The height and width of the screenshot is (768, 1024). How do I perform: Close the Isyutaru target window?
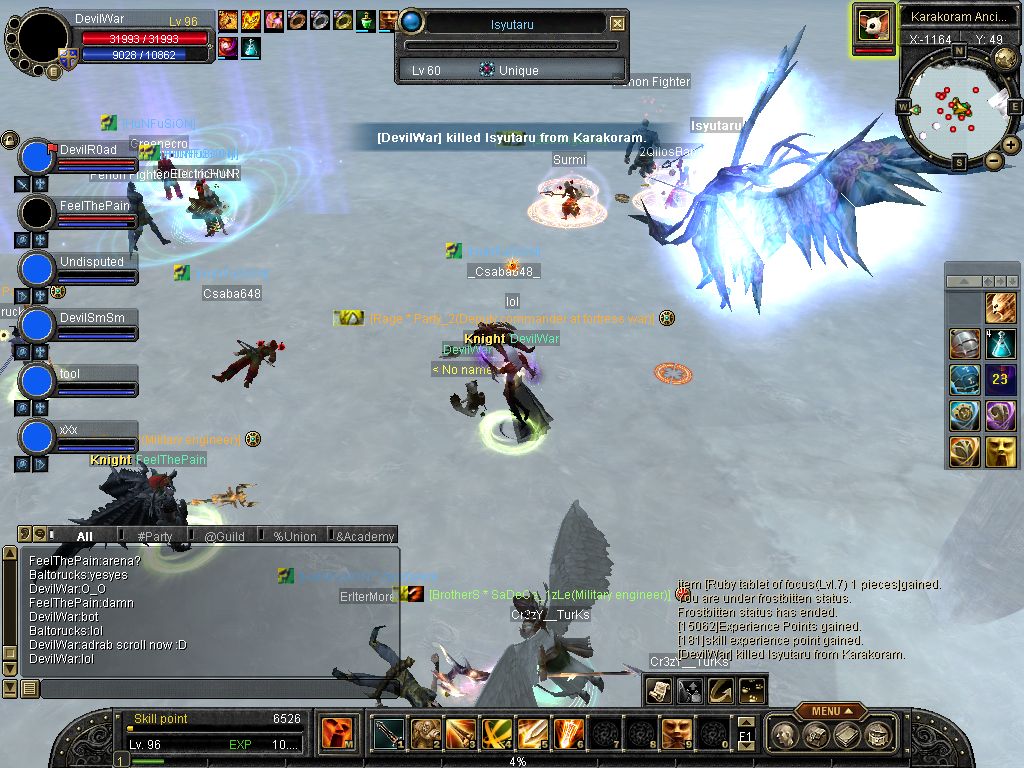[x=617, y=23]
